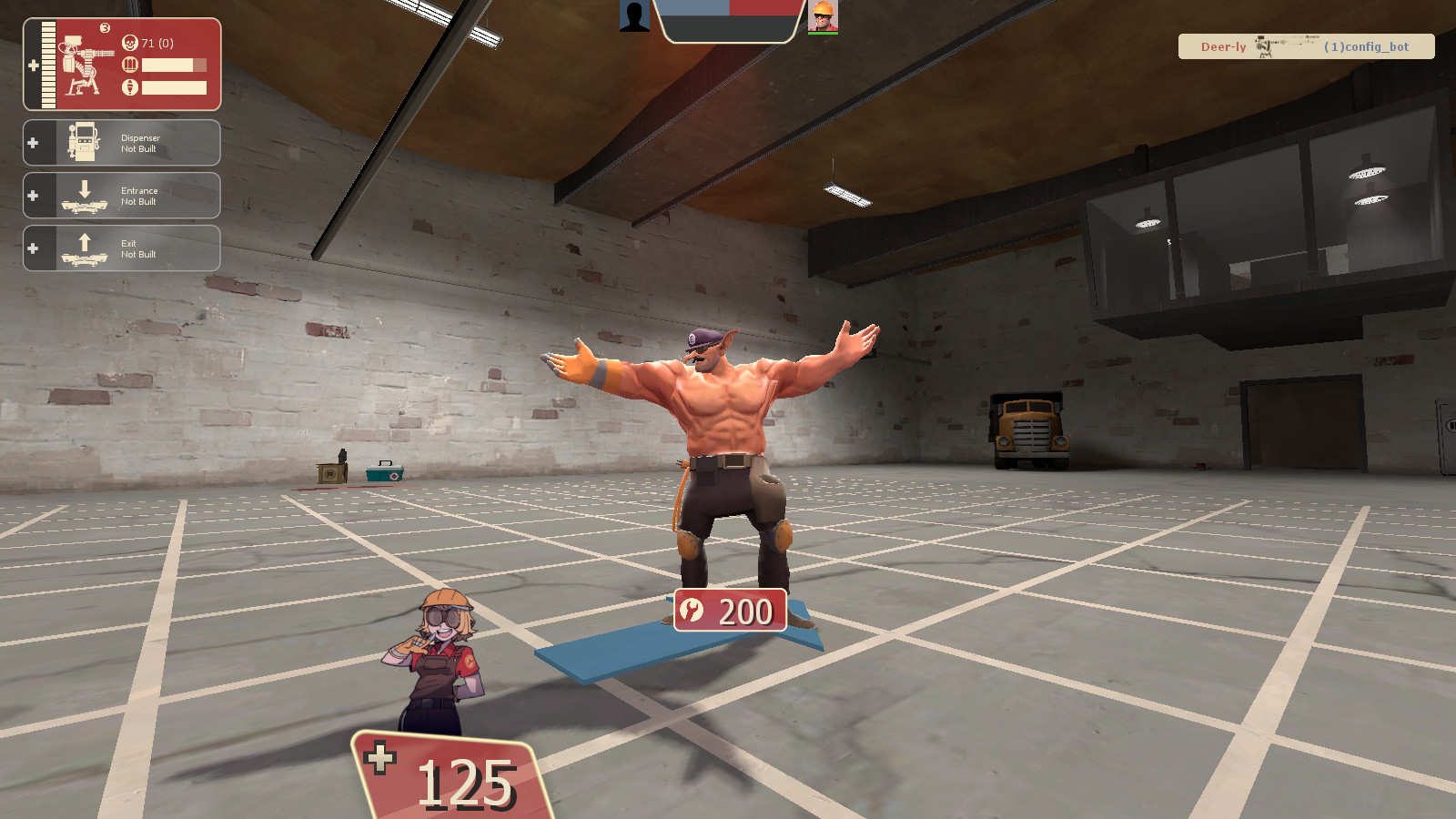Click the shell ammo icon on sentry panel
The image size is (1456, 819).
pyautogui.click(x=128, y=65)
